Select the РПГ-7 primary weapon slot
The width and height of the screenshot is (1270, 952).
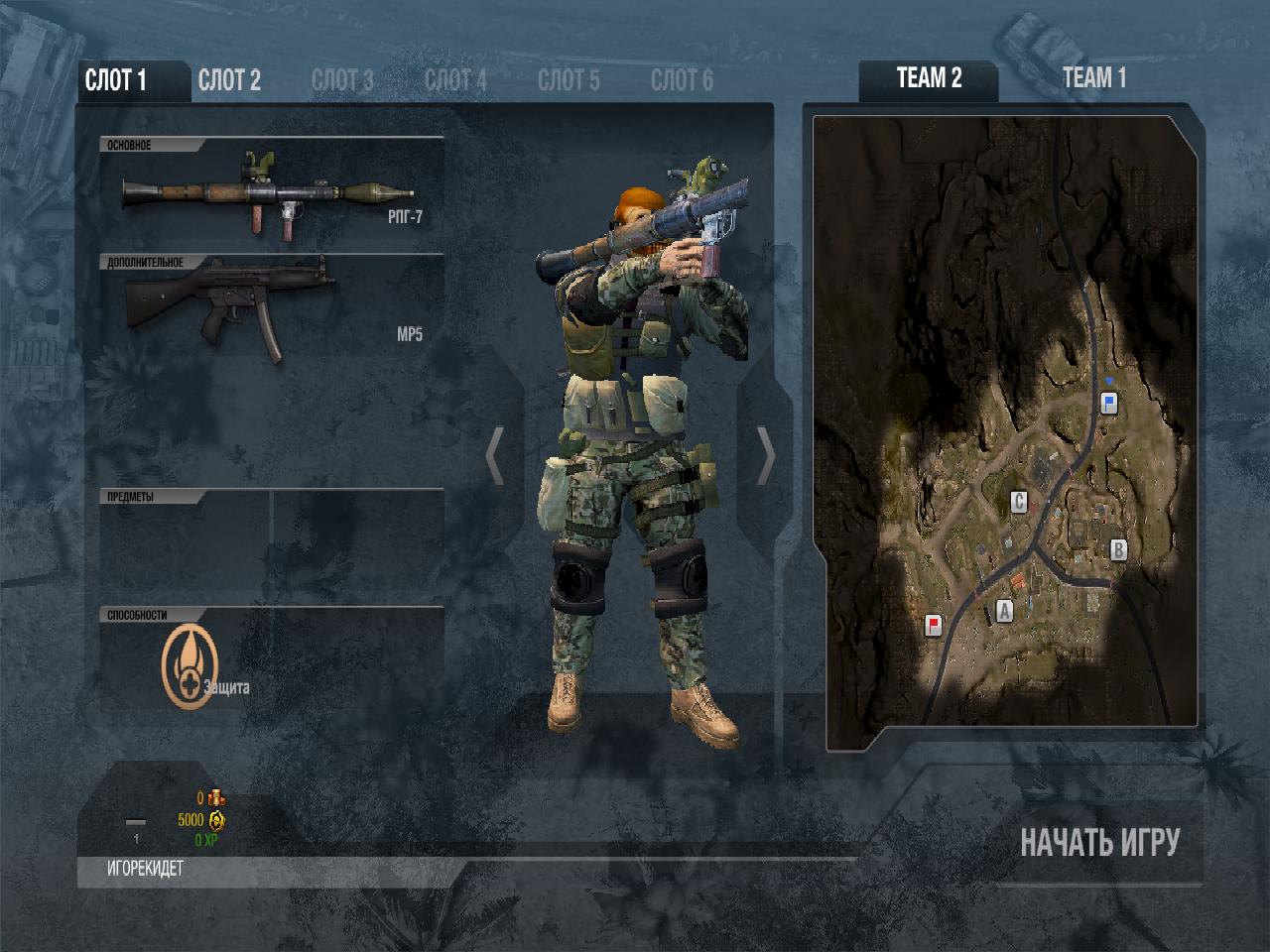pyautogui.click(x=272, y=194)
